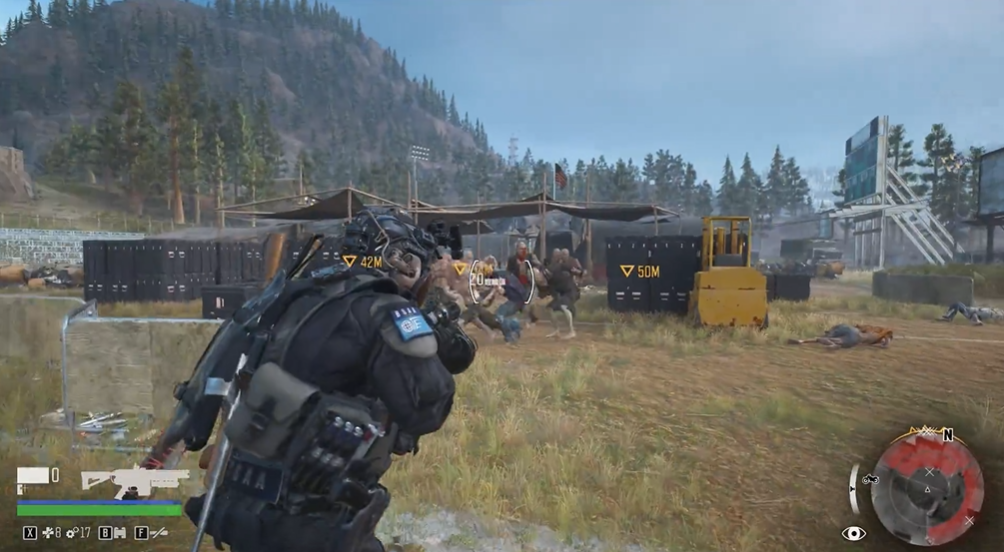Image resolution: width=1004 pixels, height=552 pixels.
Task: Click the scrap gear resource icon
Action: coord(70,533)
